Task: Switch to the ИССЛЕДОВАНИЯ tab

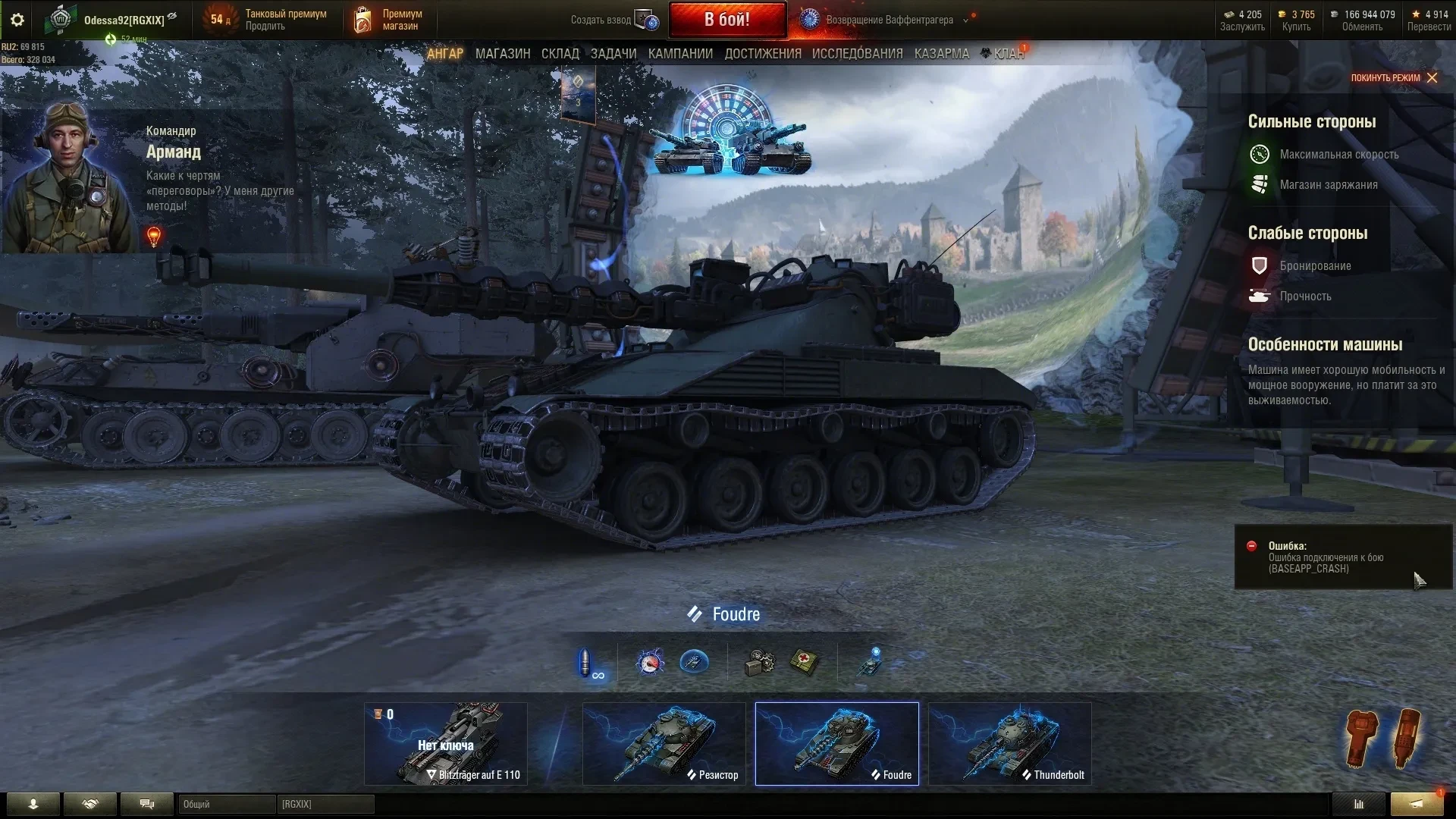Action: (x=857, y=54)
